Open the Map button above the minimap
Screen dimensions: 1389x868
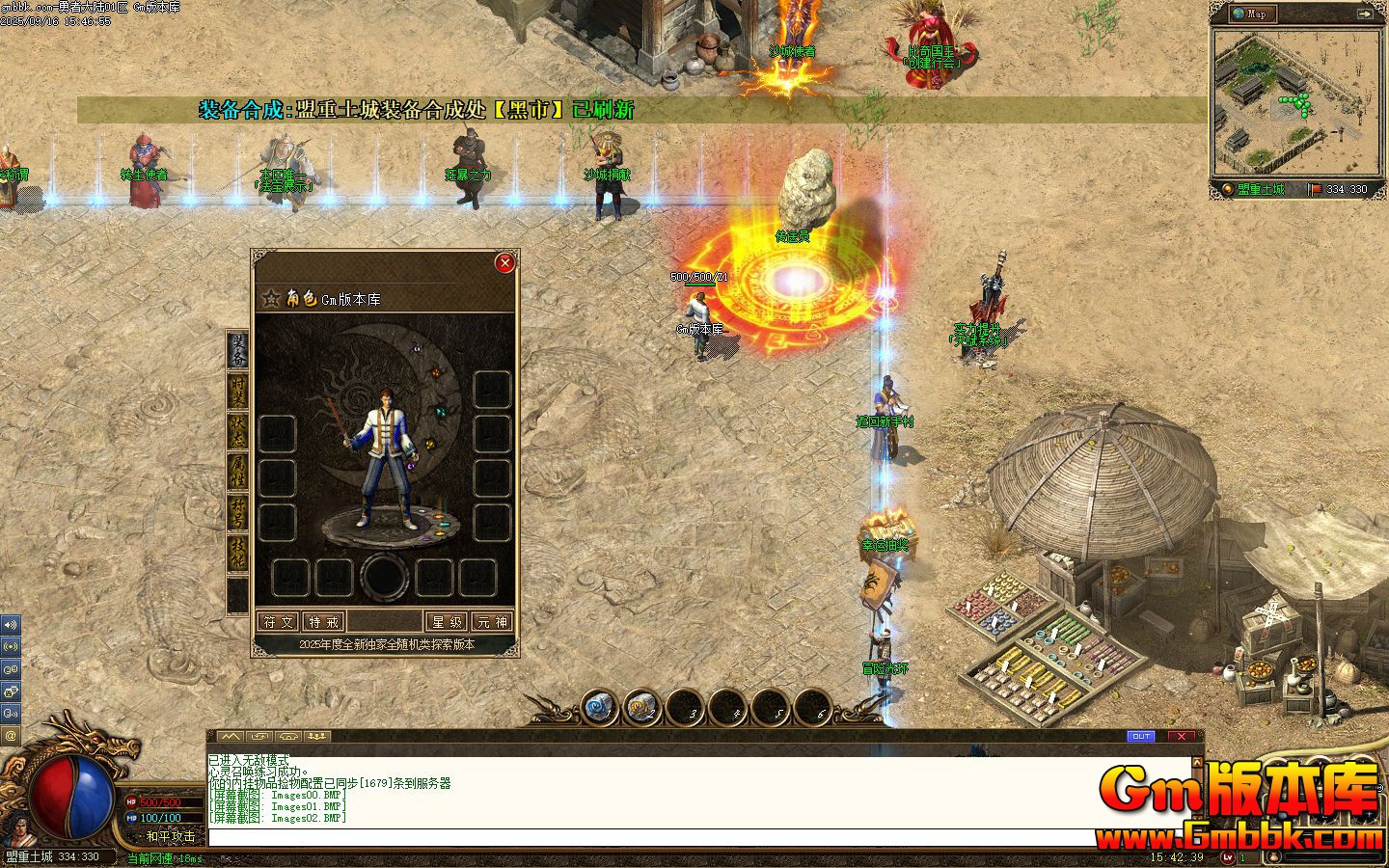tap(1253, 14)
